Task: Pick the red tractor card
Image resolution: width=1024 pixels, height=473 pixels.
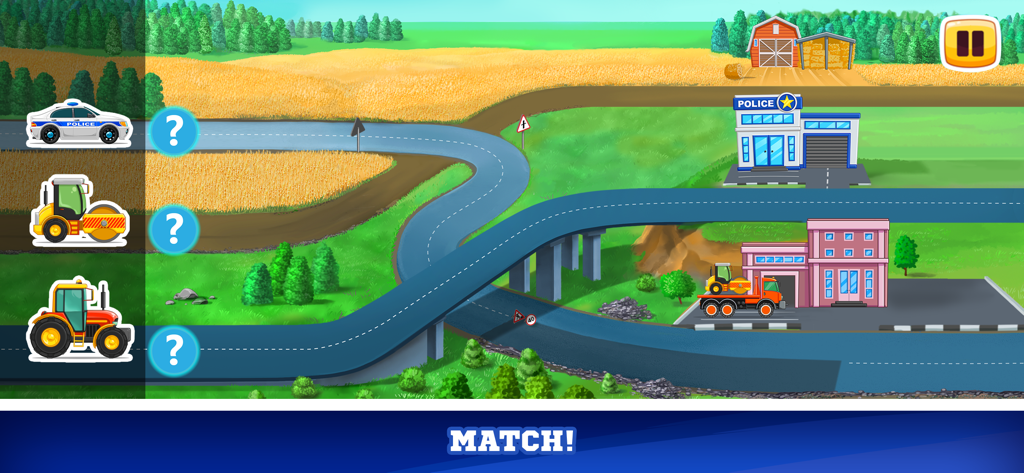Action: coord(79,321)
